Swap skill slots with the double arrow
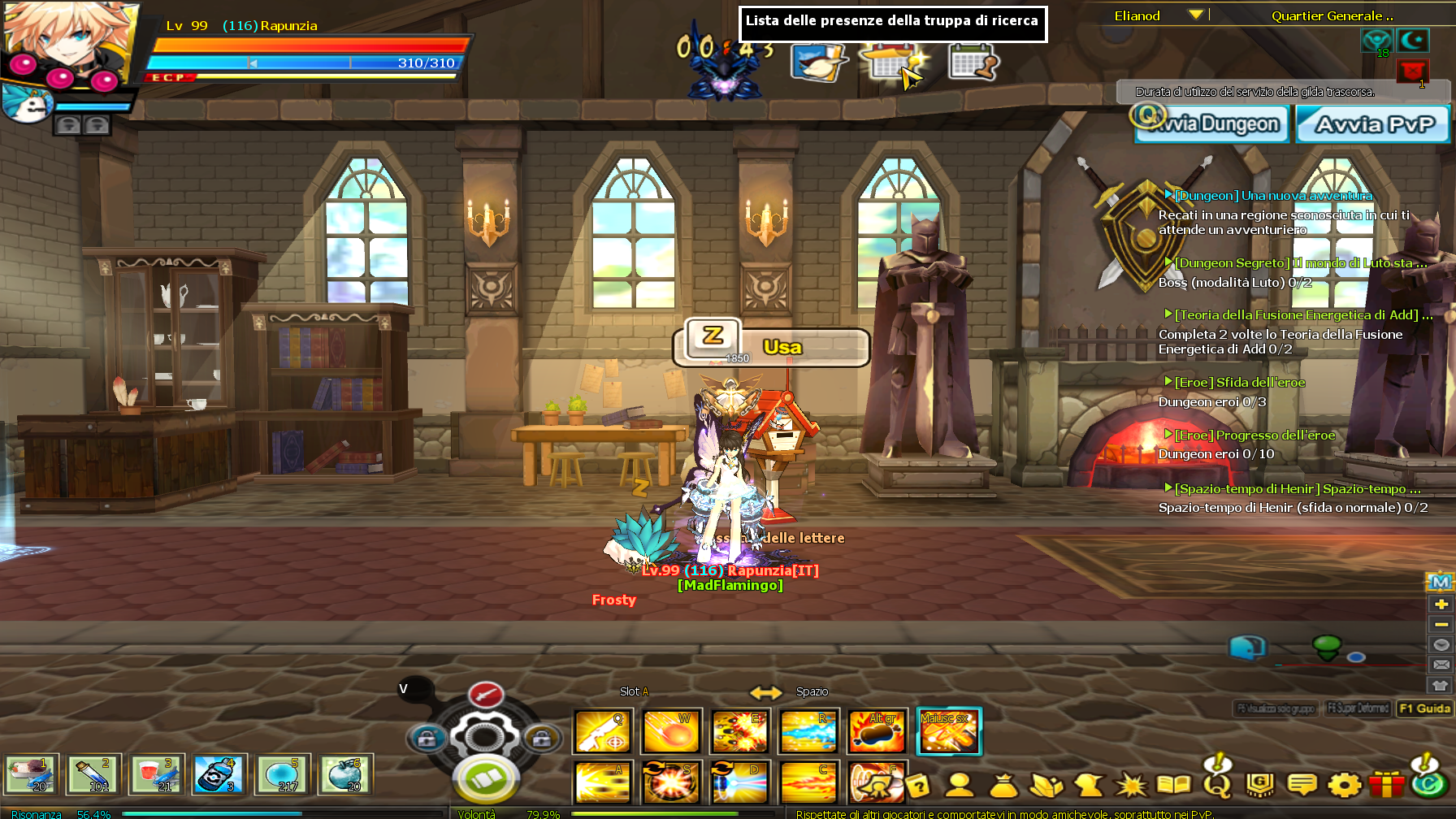1456x819 pixels. click(x=765, y=692)
